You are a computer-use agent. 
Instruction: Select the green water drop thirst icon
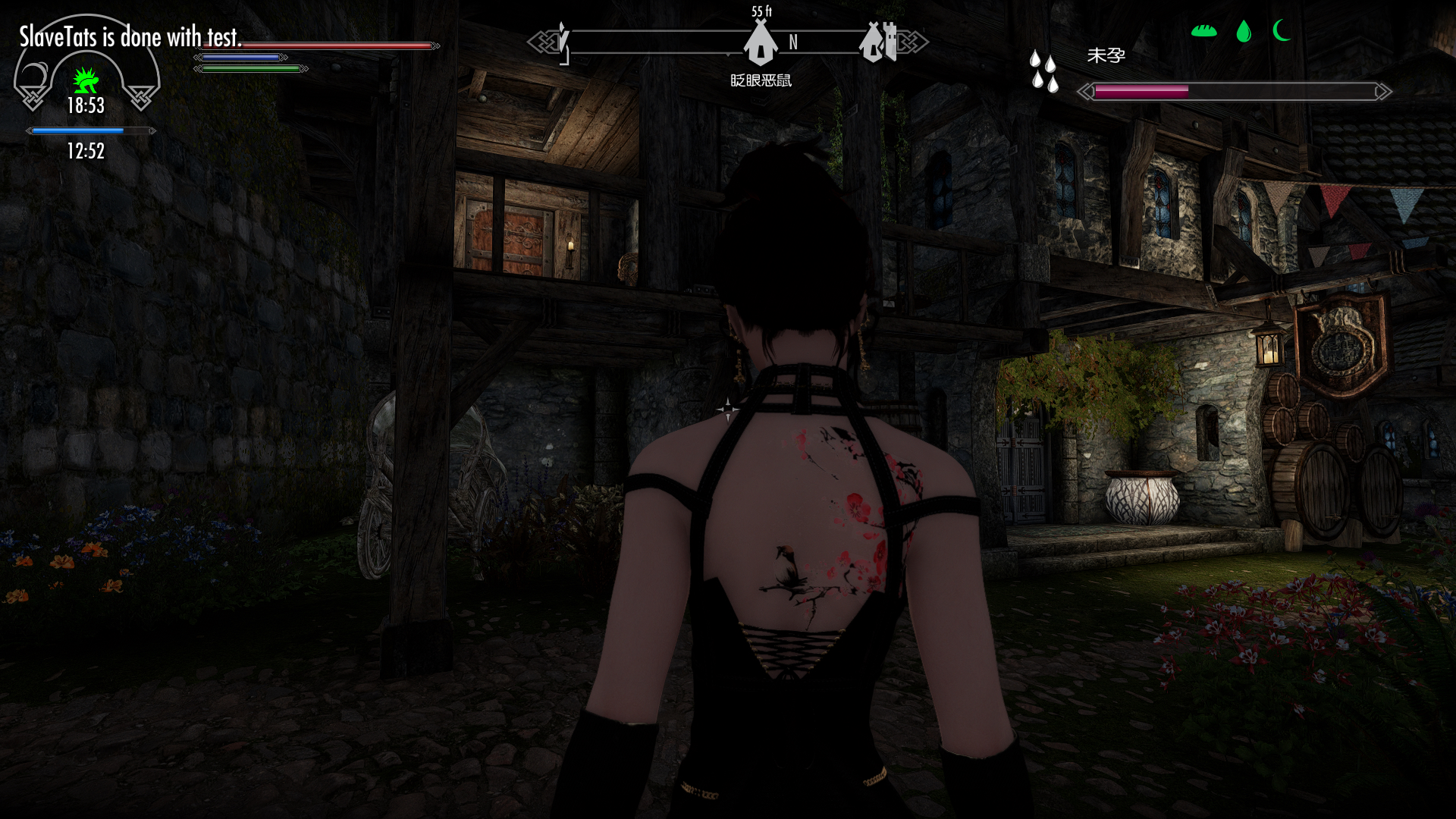1244,31
